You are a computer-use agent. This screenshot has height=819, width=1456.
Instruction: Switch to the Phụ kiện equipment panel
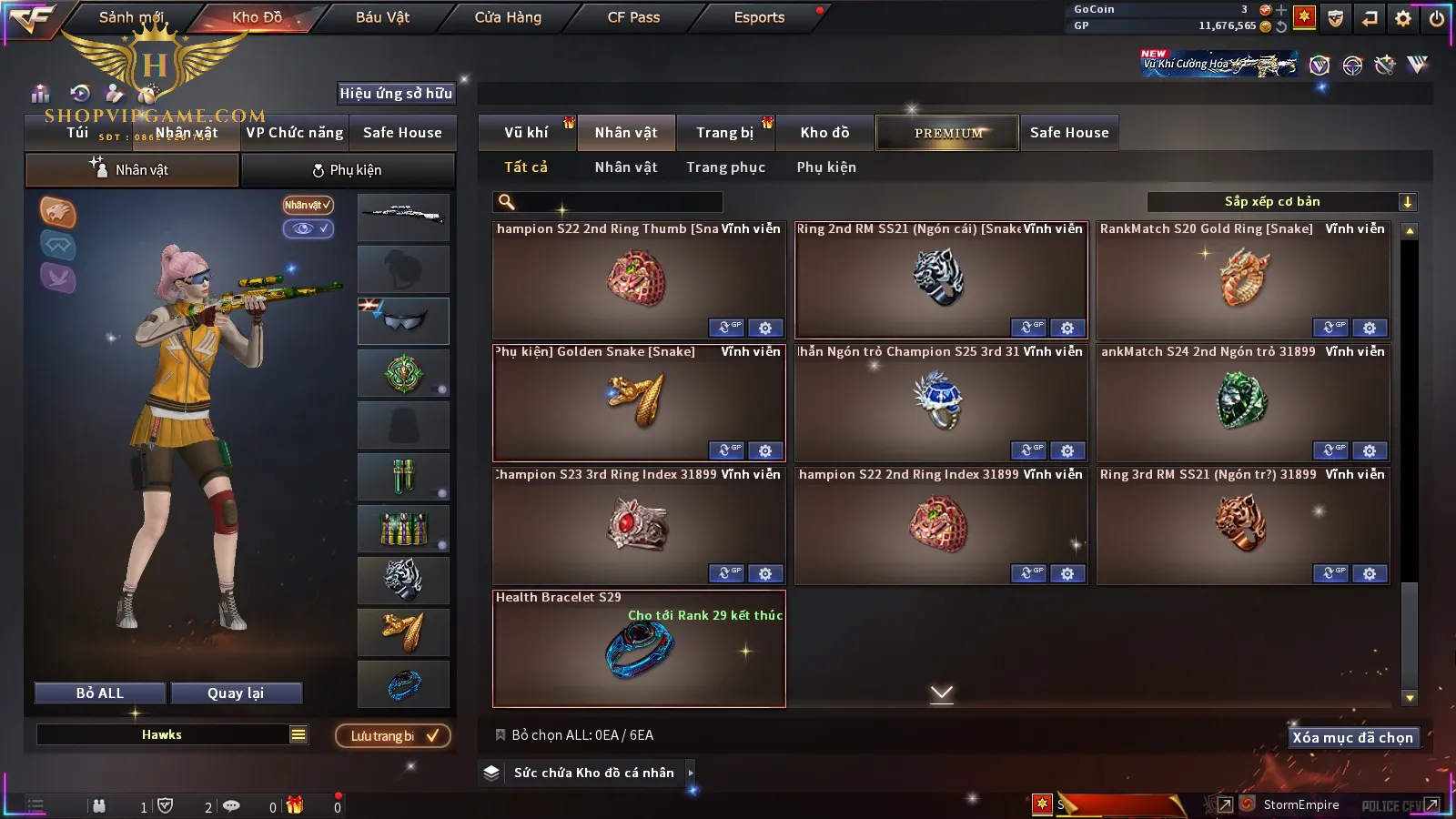coord(347,170)
